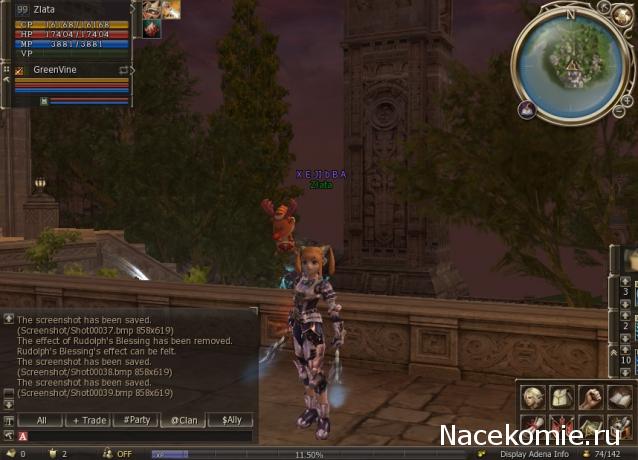Open the character status elf-face icon
Screen dimensions: 638x460
[x=533, y=396]
